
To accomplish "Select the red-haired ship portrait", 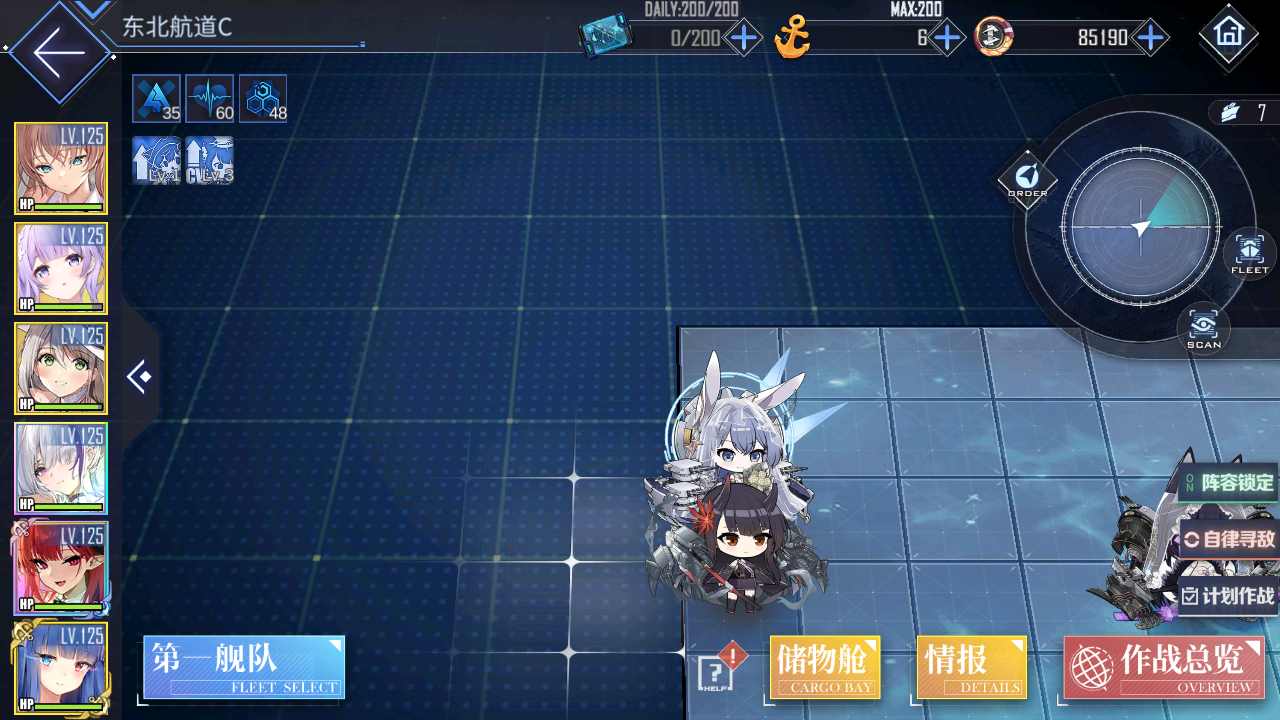I will click(61, 568).
